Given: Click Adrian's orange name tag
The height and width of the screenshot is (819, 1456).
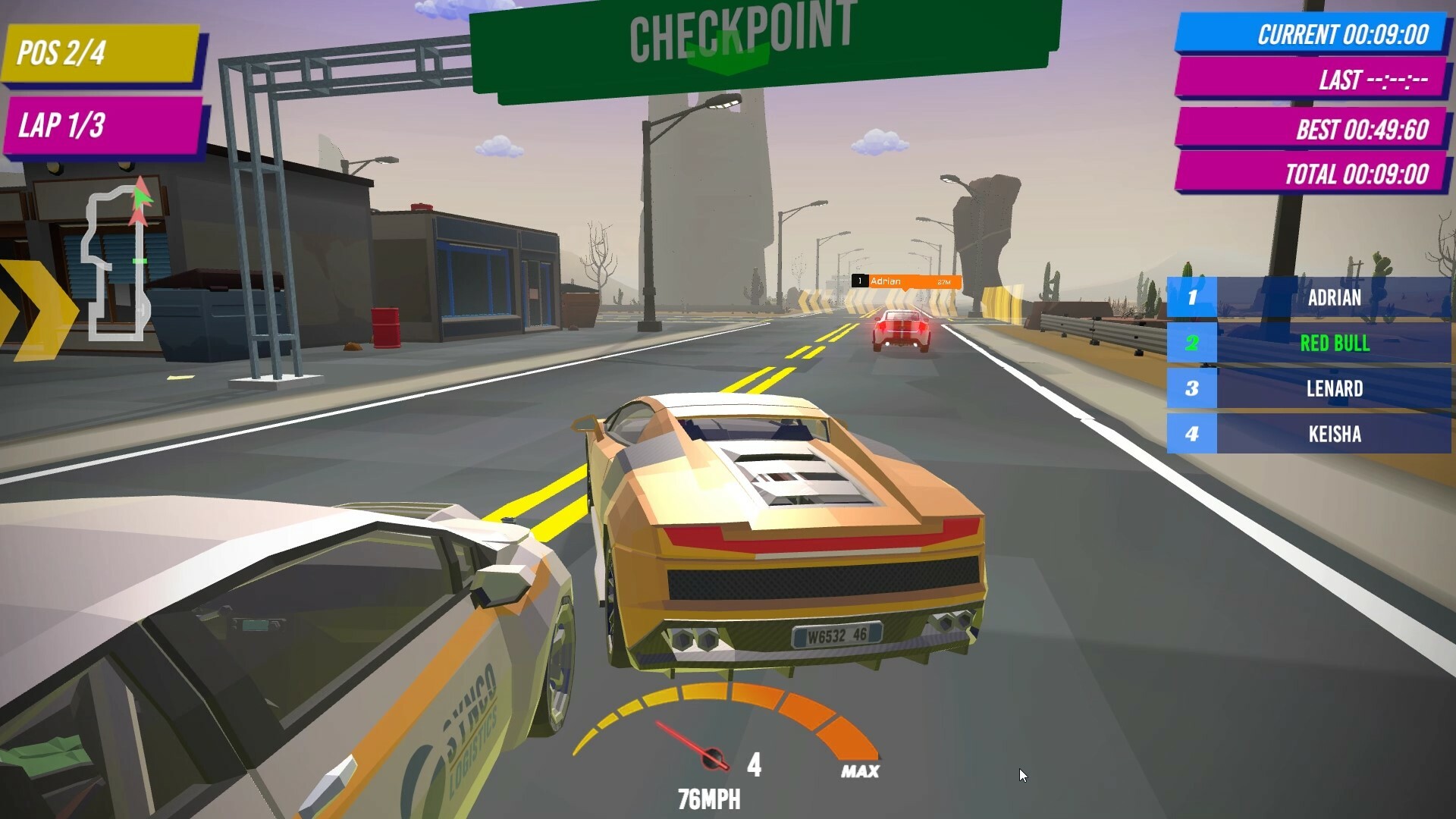Looking at the screenshot, I should [907, 281].
